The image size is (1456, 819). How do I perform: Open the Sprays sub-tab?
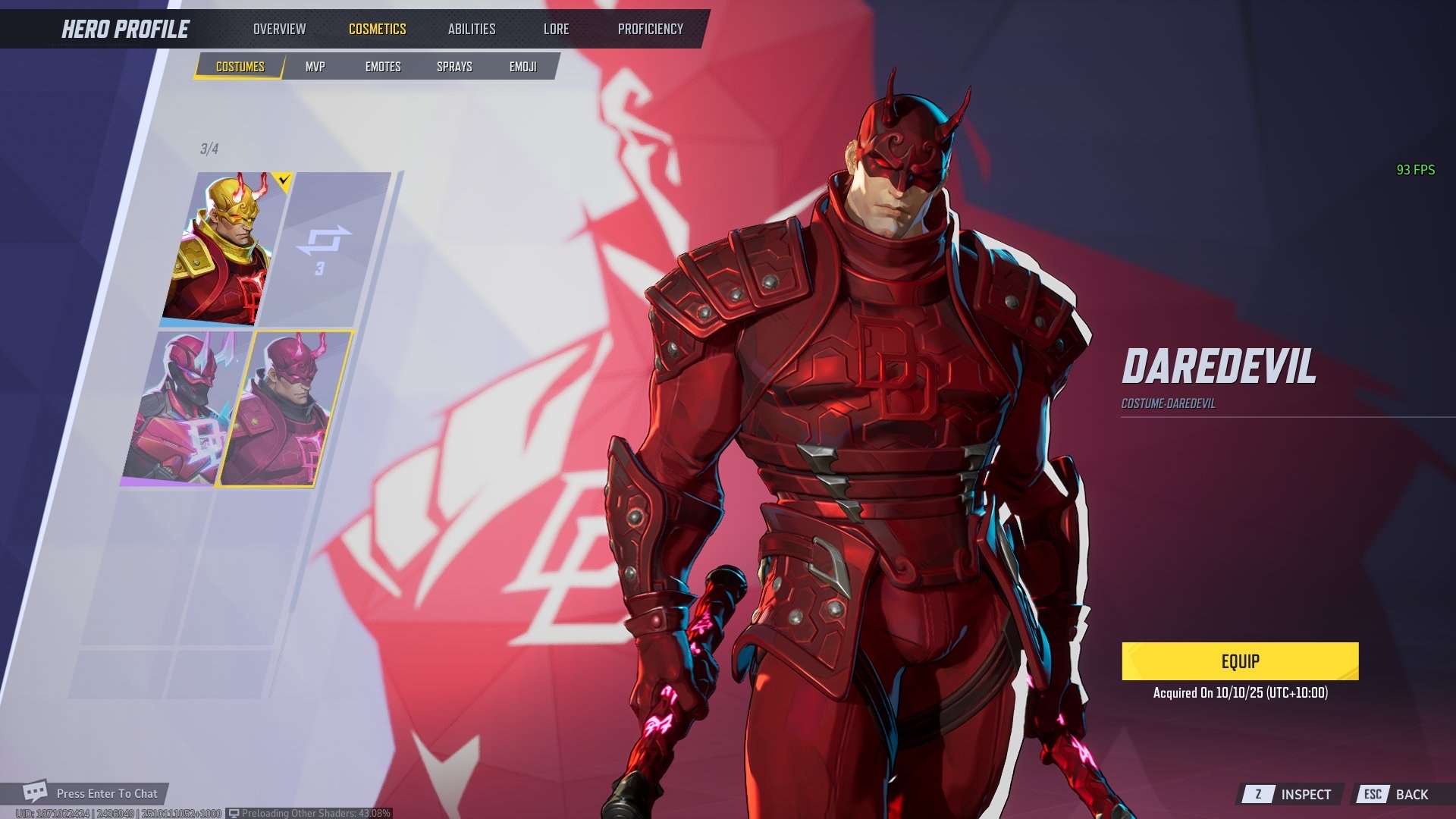(x=454, y=67)
